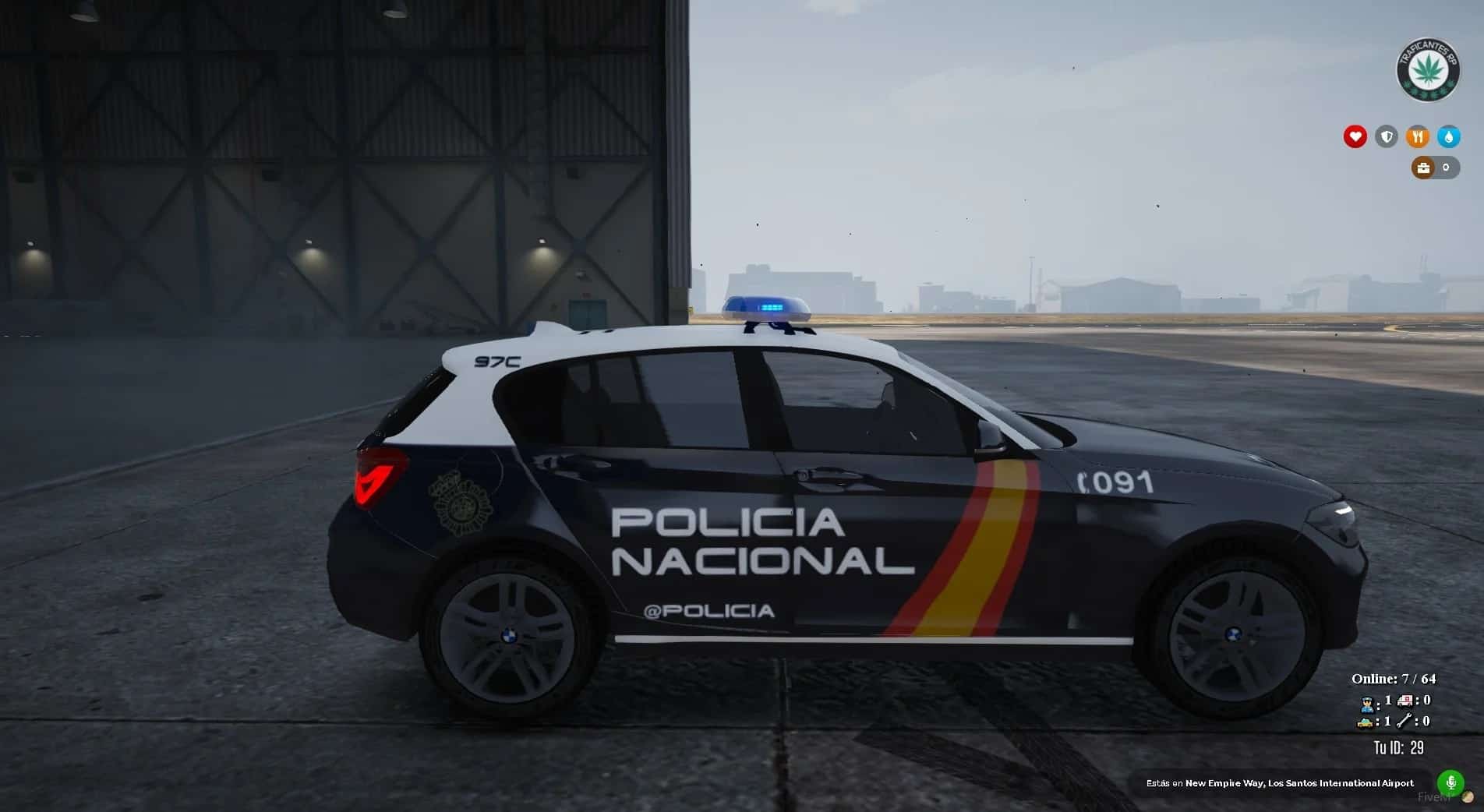Click the Traficantes RP server logo

point(1427,71)
